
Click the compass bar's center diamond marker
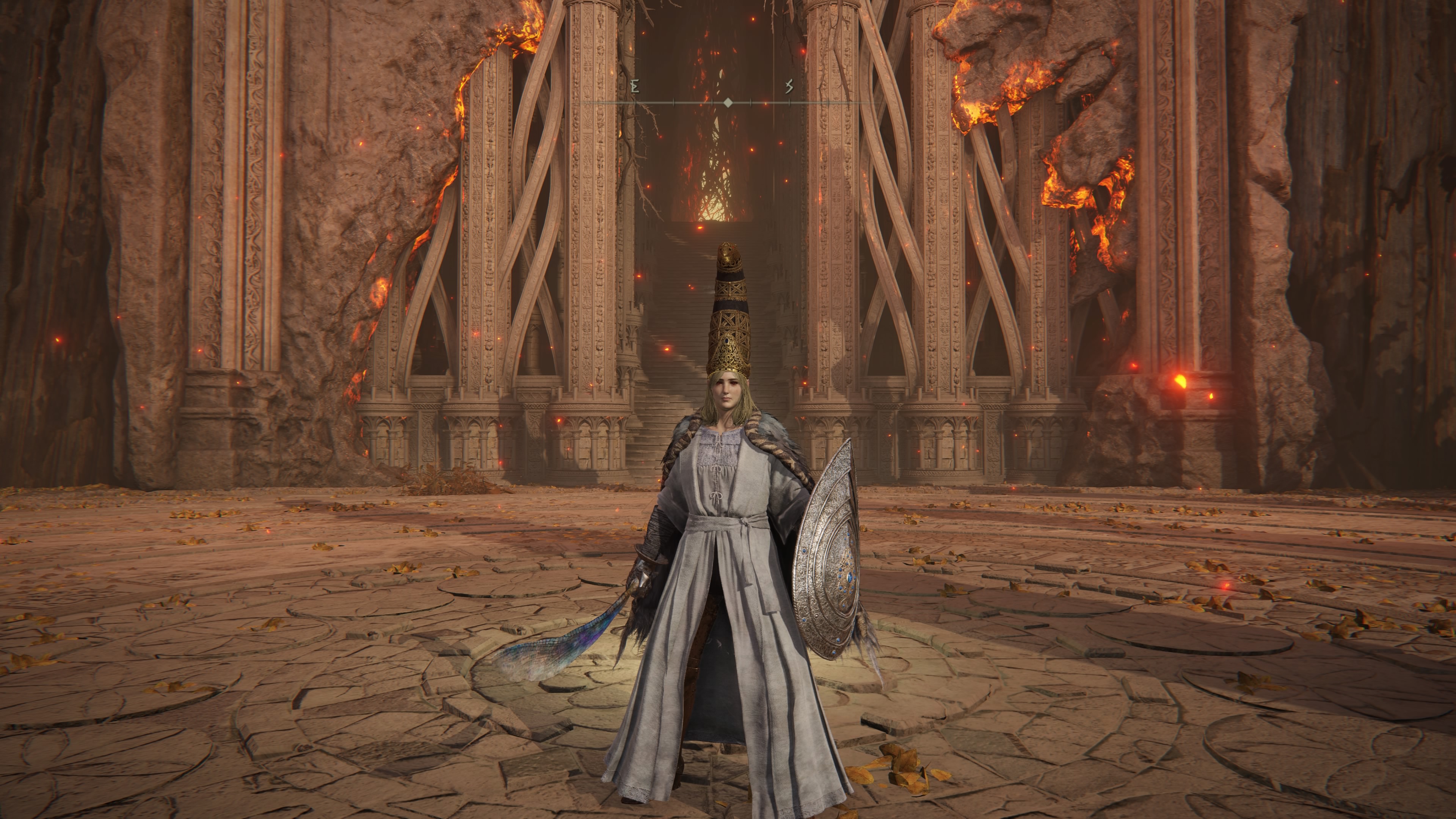coord(728,102)
